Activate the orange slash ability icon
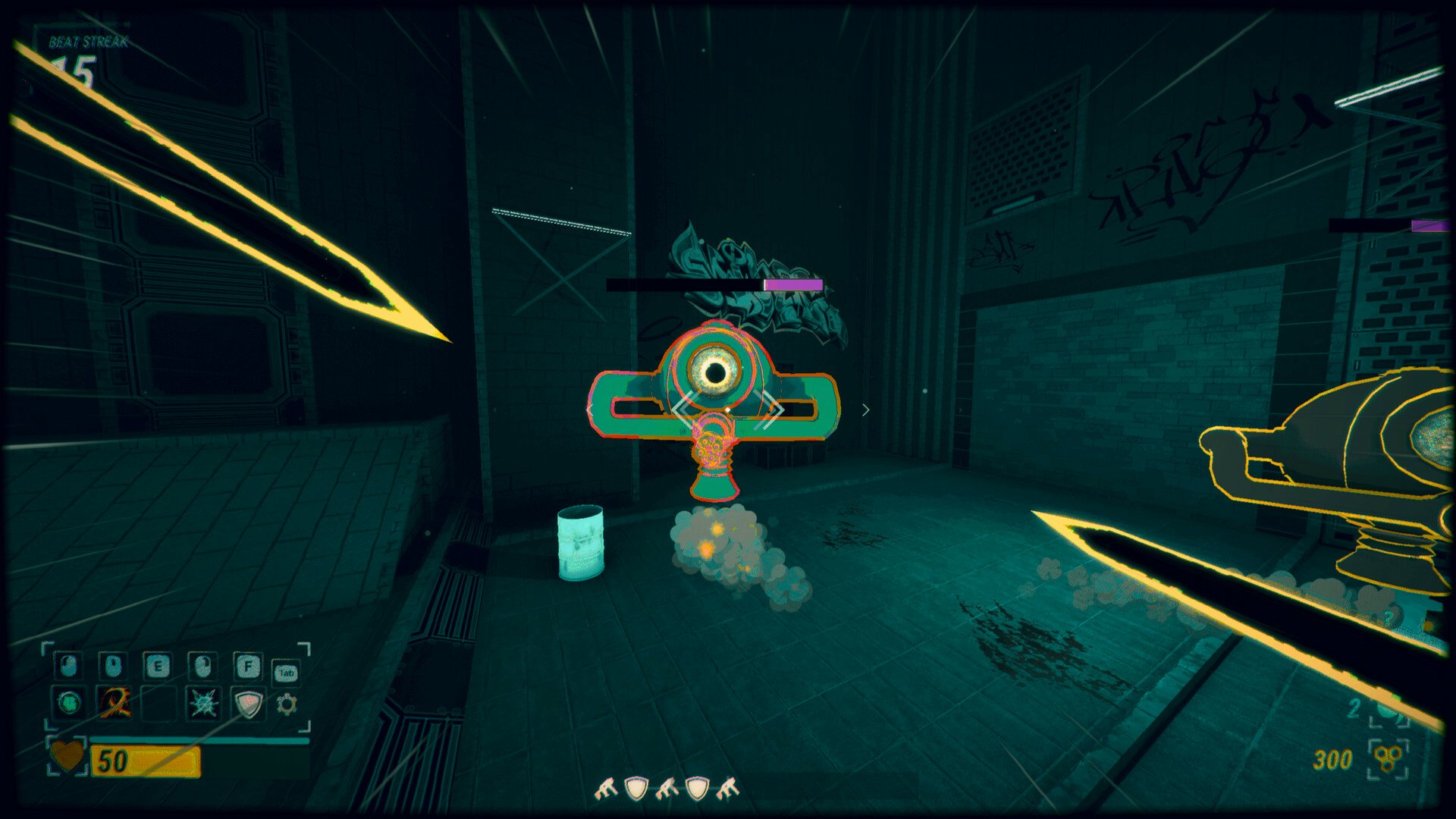This screenshot has width=1456, height=819. 115,704
